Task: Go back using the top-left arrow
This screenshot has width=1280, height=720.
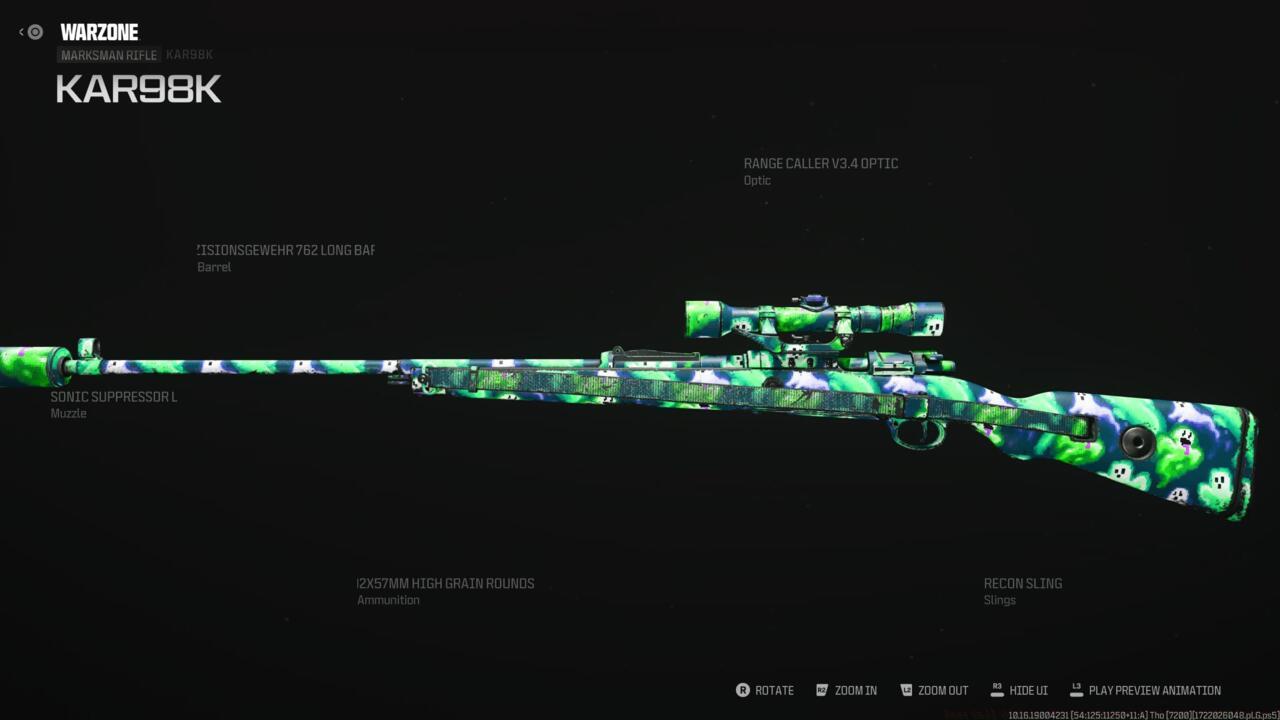Action: click(x=22, y=32)
